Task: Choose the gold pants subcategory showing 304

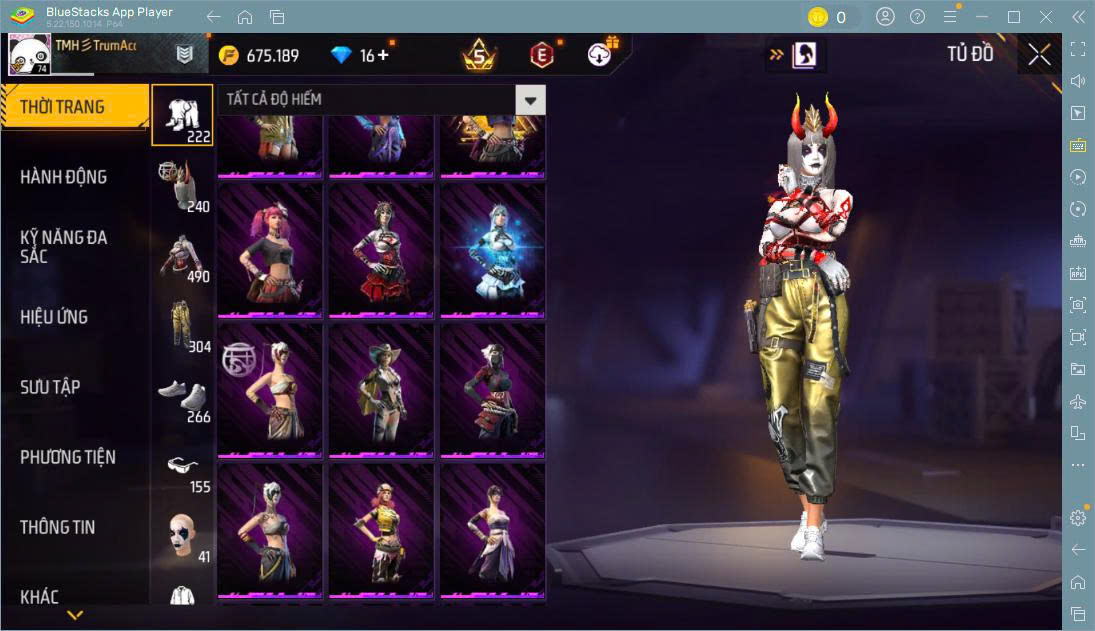Action: 182,325
